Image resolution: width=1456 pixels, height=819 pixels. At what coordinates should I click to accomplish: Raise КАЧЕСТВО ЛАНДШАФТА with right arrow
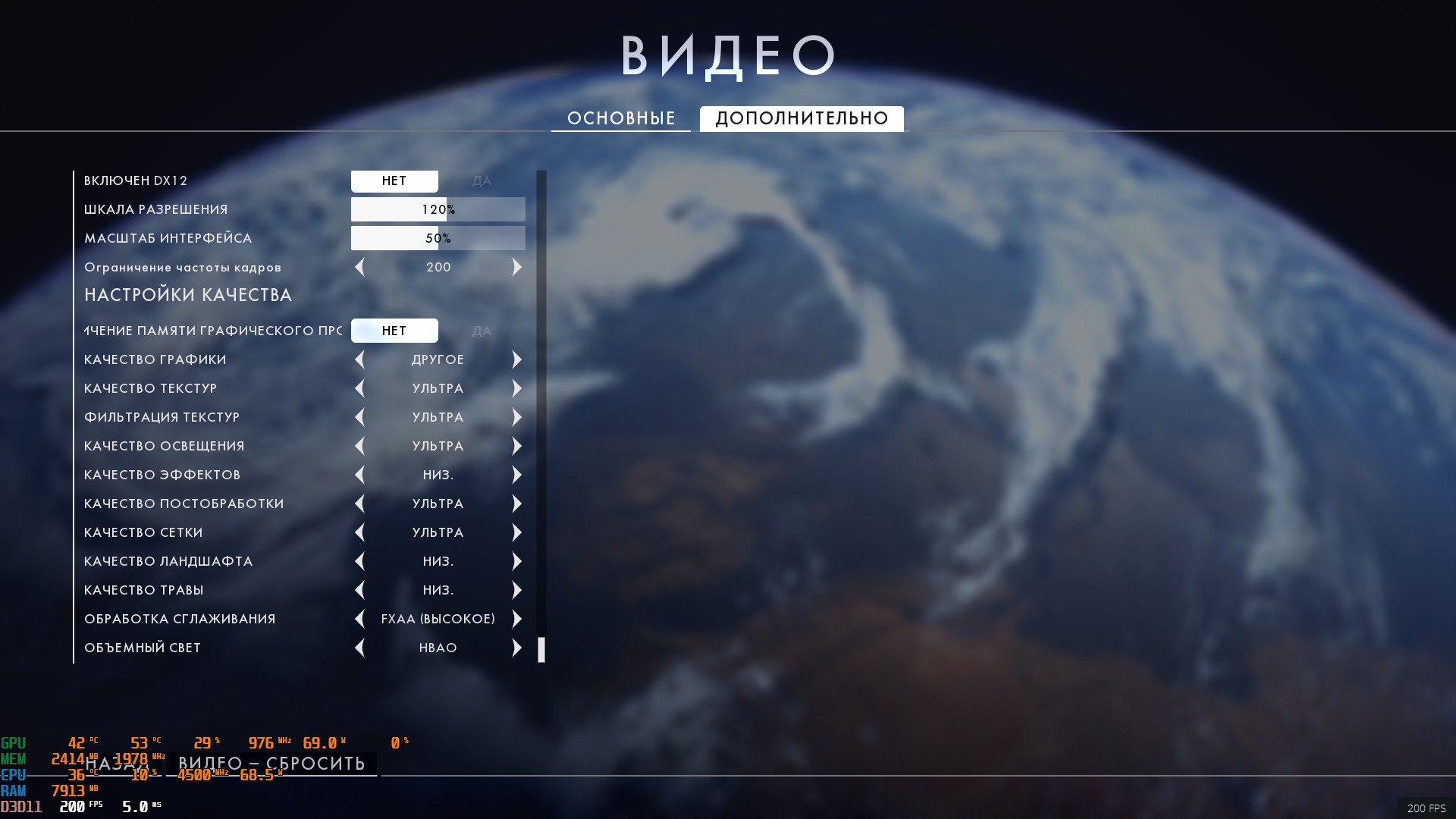[x=517, y=562]
